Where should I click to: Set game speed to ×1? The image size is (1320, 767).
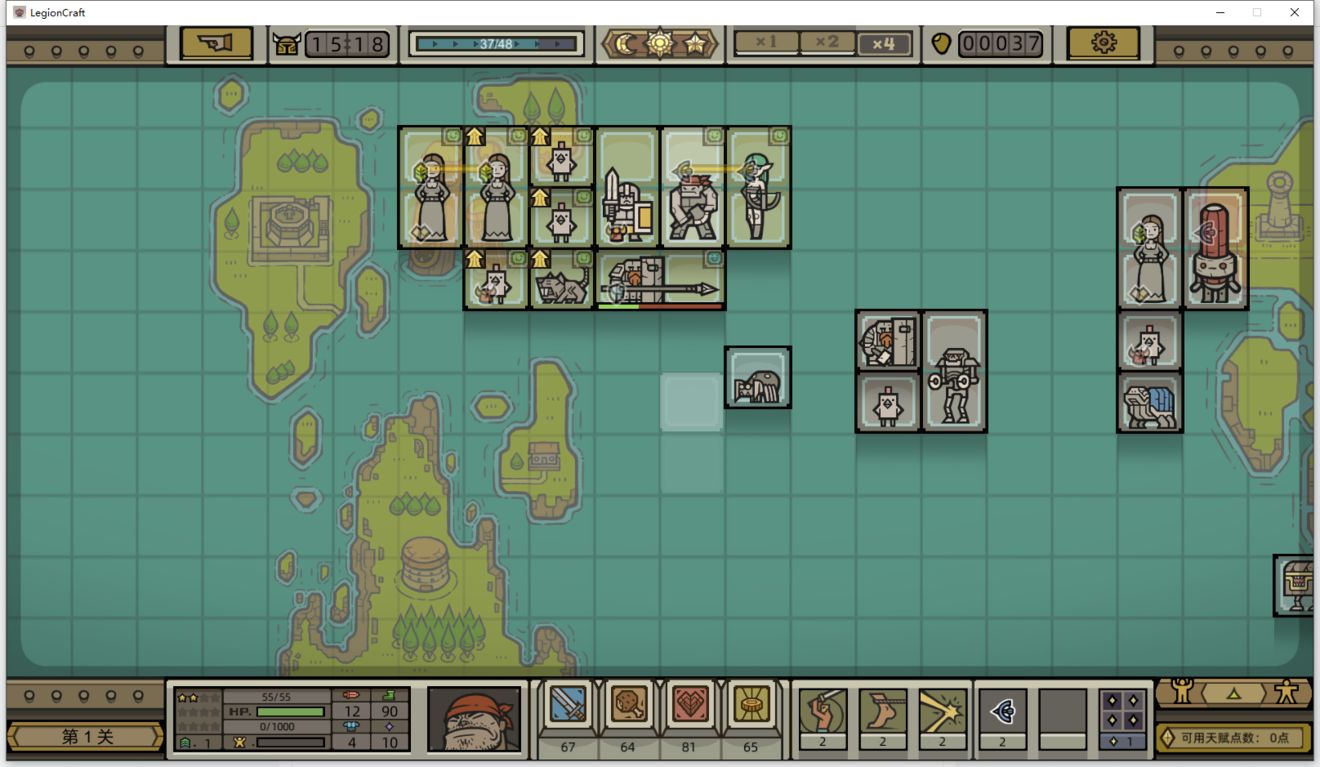pyautogui.click(x=766, y=43)
